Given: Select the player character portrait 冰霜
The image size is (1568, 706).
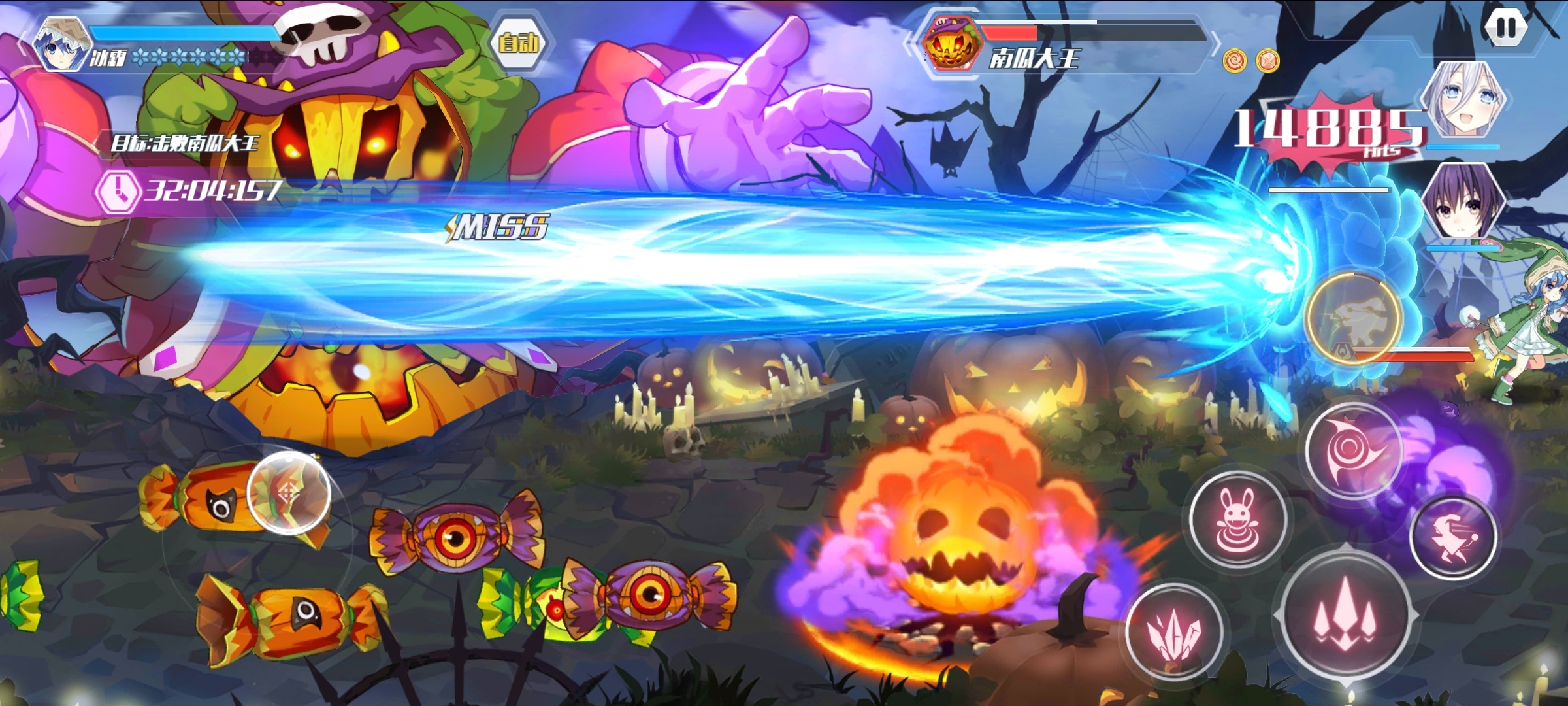Looking at the screenshot, I should [x=61, y=44].
